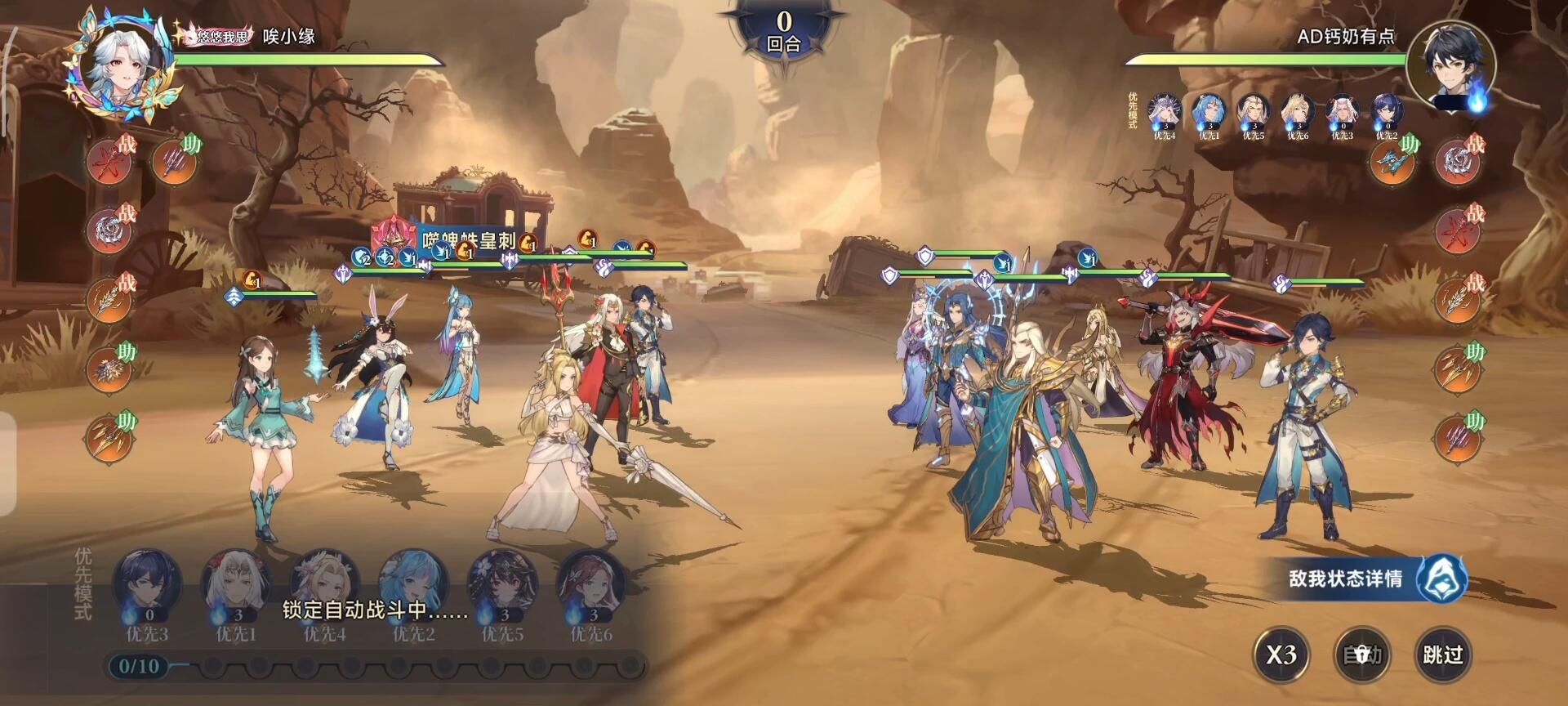The width and height of the screenshot is (1568, 706).
Task: Change the X3 battle speed
Action: click(x=1281, y=655)
